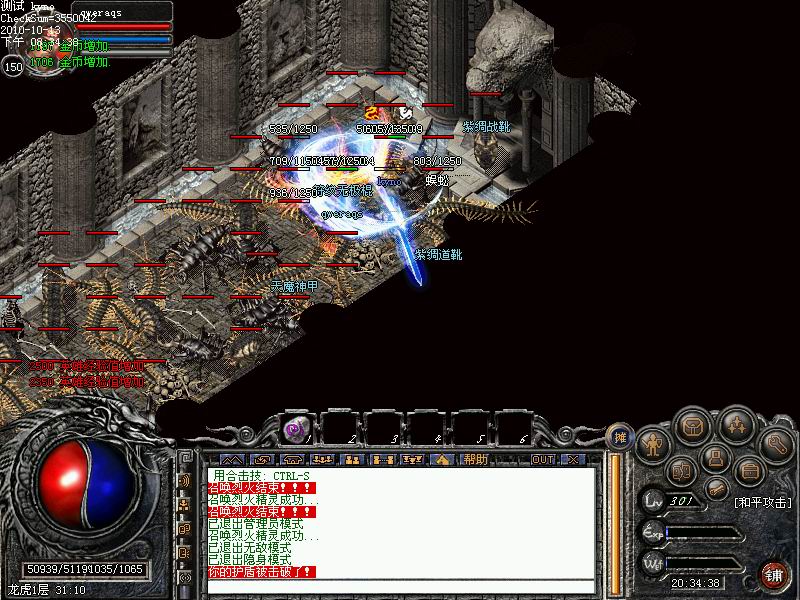This screenshot has height=600, width=800.
Task: Toggle the 和平攻击 attack mode label
Action: tap(761, 502)
